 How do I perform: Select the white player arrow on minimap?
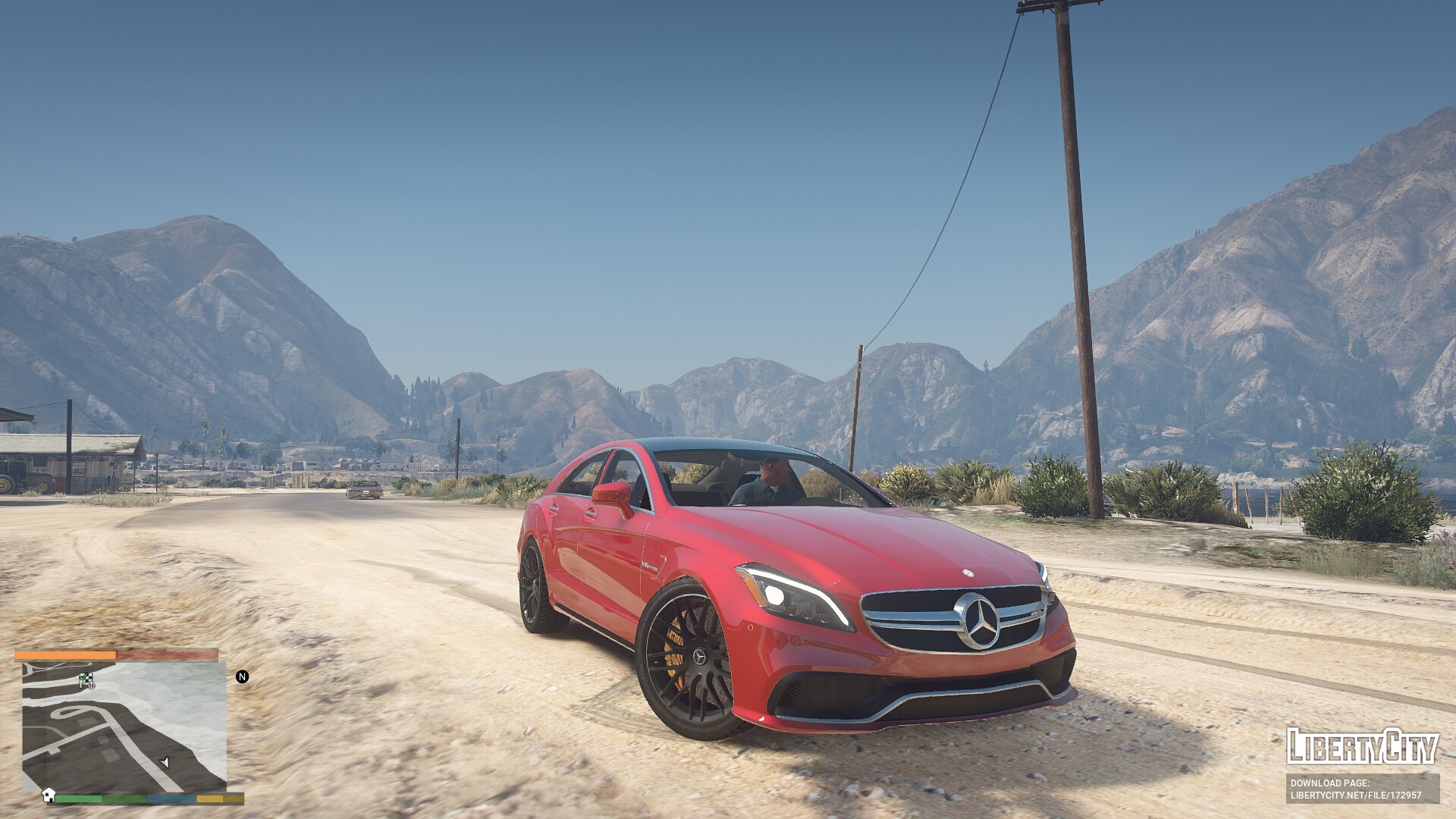click(x=165, y=762)
